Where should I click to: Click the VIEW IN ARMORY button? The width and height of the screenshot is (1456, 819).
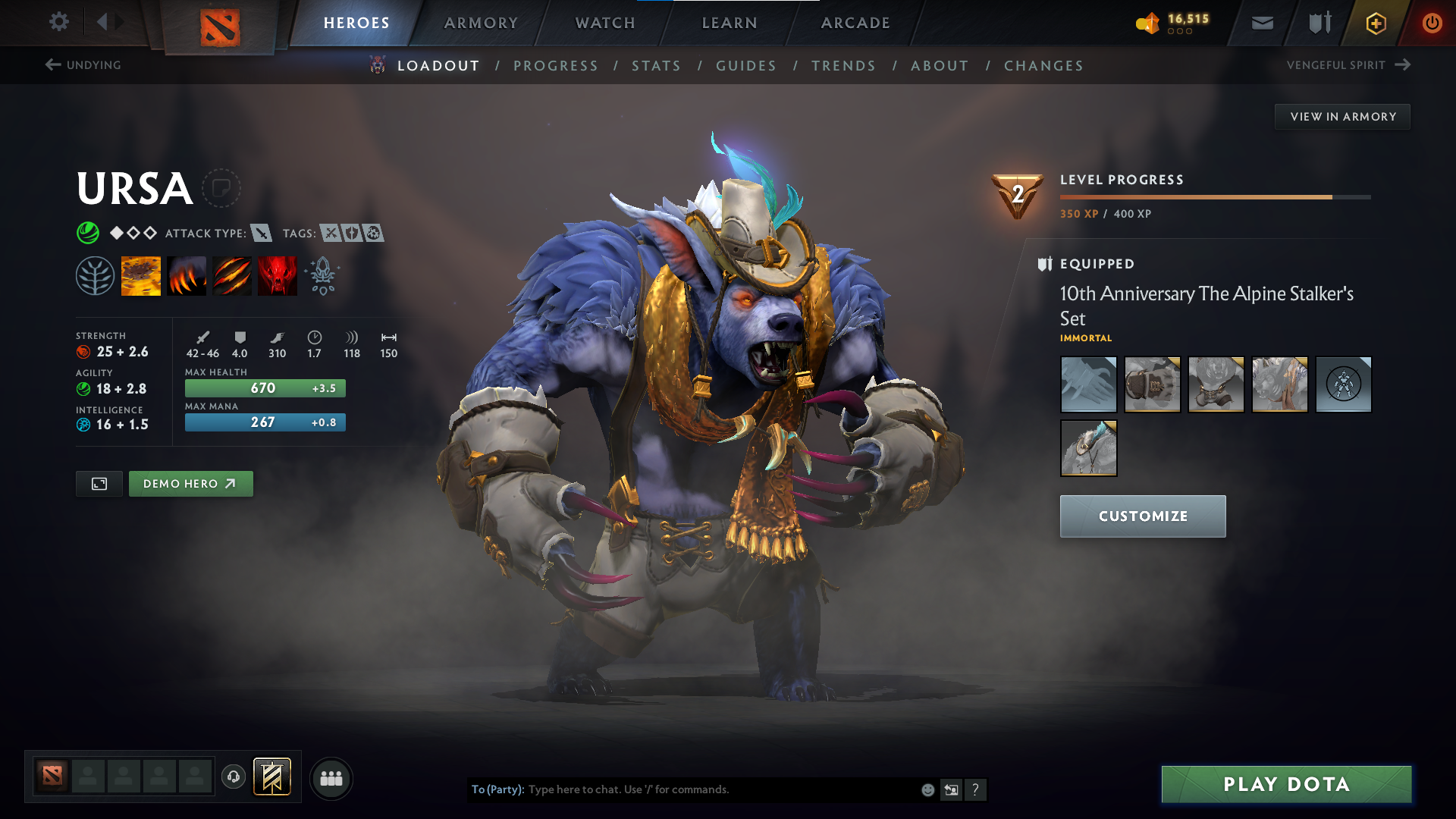(x=1342, y=116)
